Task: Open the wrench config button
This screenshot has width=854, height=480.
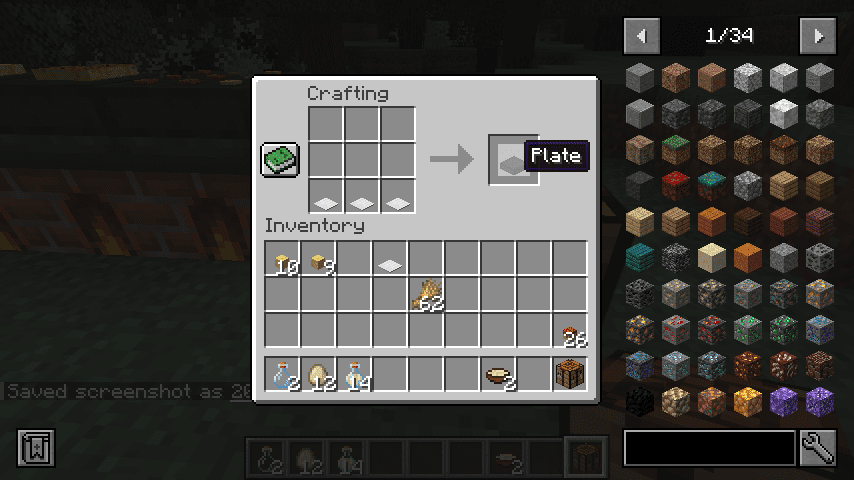Action: click(818, 448)
